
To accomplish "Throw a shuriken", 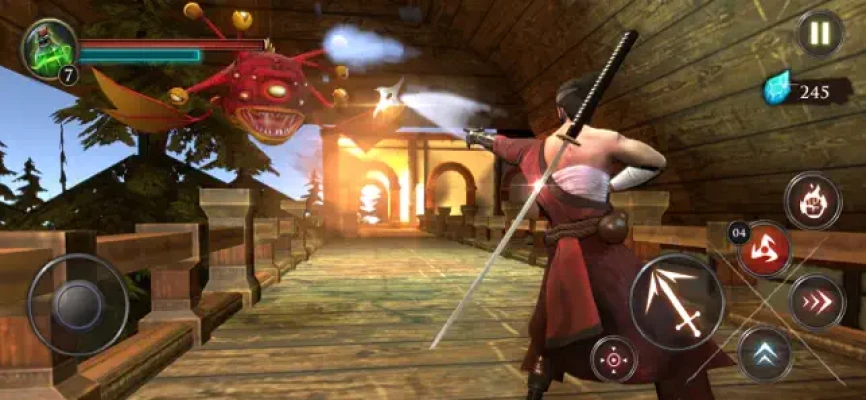I will pos(764,249).
